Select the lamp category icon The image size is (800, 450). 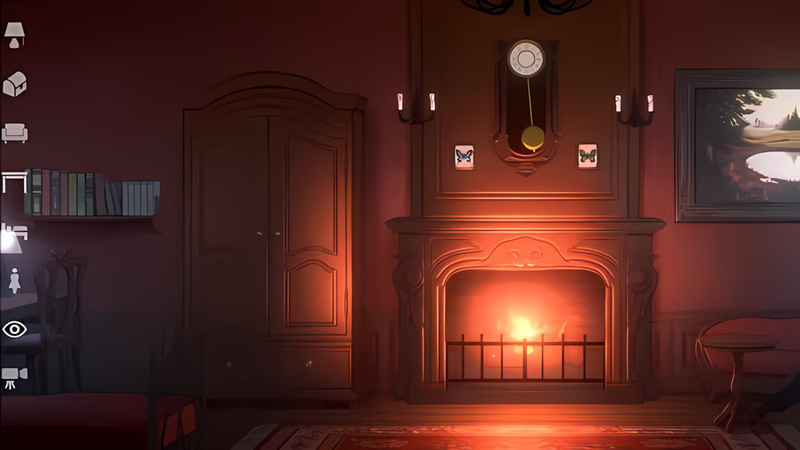tap(14, 35)
